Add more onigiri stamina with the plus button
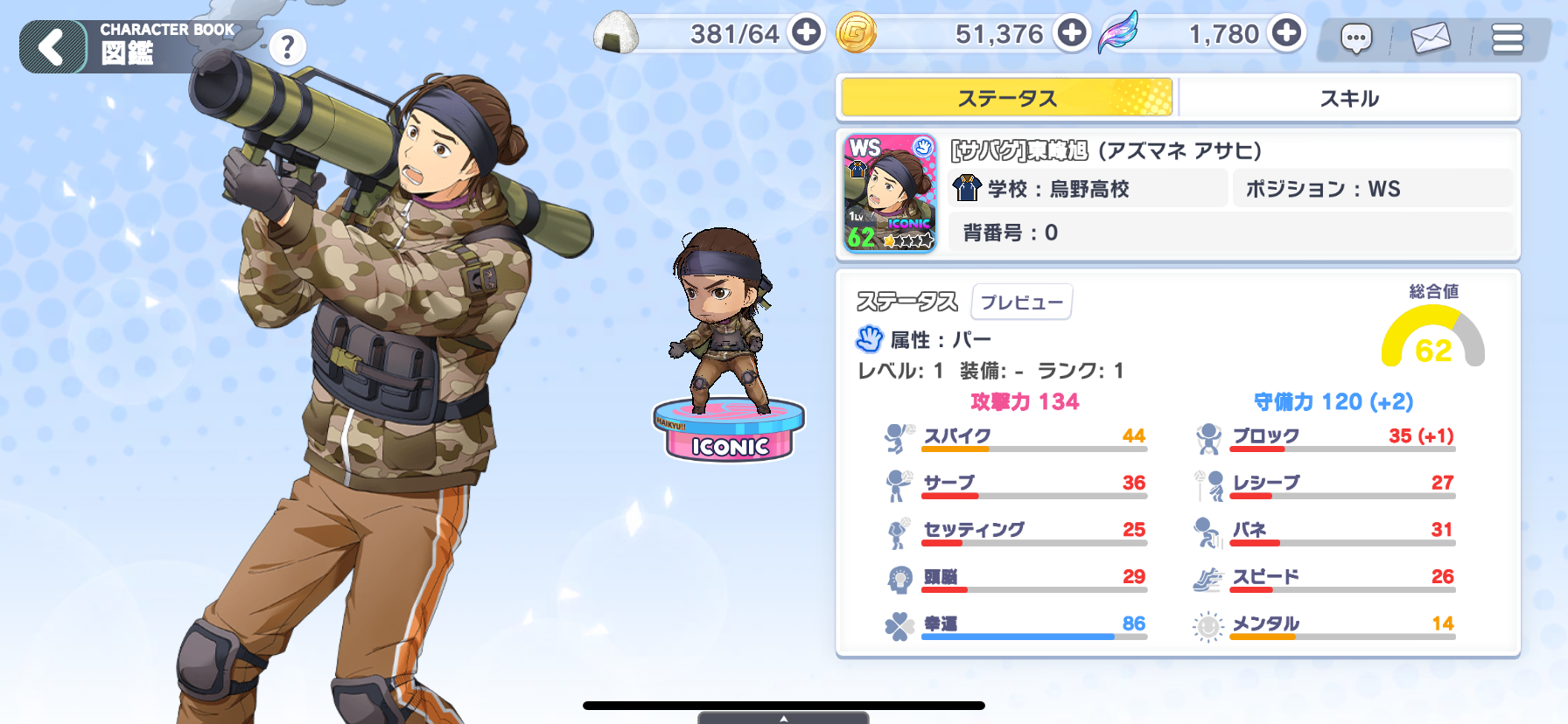 click(x=806, y=33)
